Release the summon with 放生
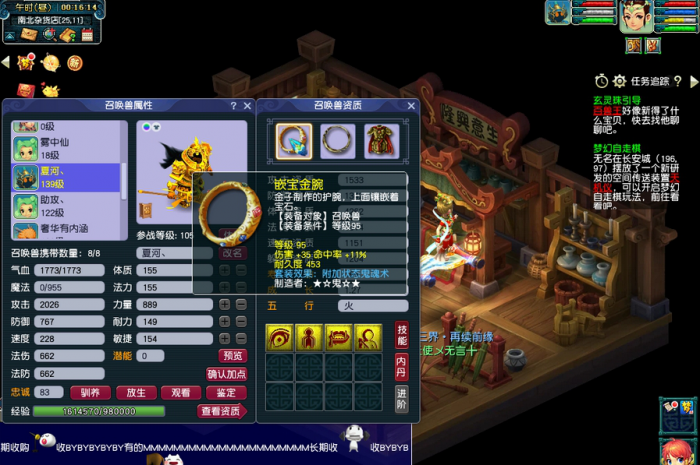The height and width of the screenshot is (465, 700). [136, 393]
